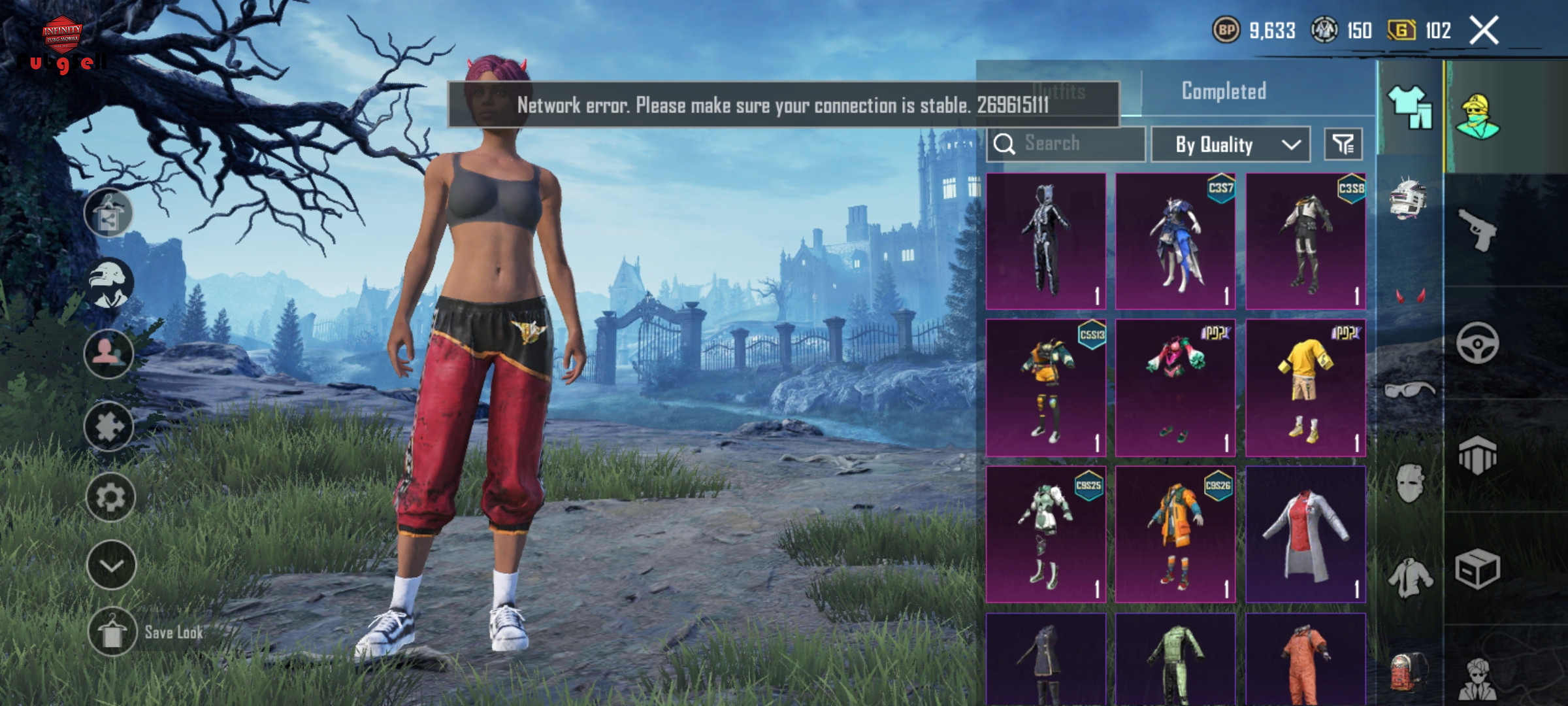Open the helmet category
The width and height of the screenshot is (1568, 706).
point(1409,198)
